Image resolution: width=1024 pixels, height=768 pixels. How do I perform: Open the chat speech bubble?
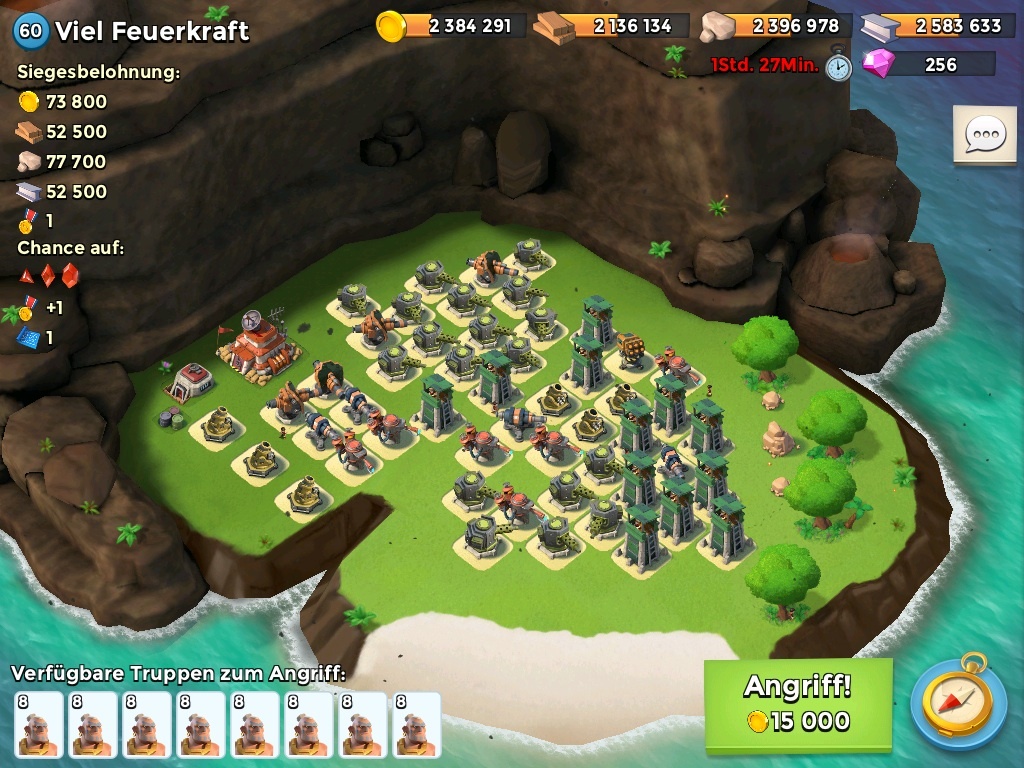[x=984, y=135]
